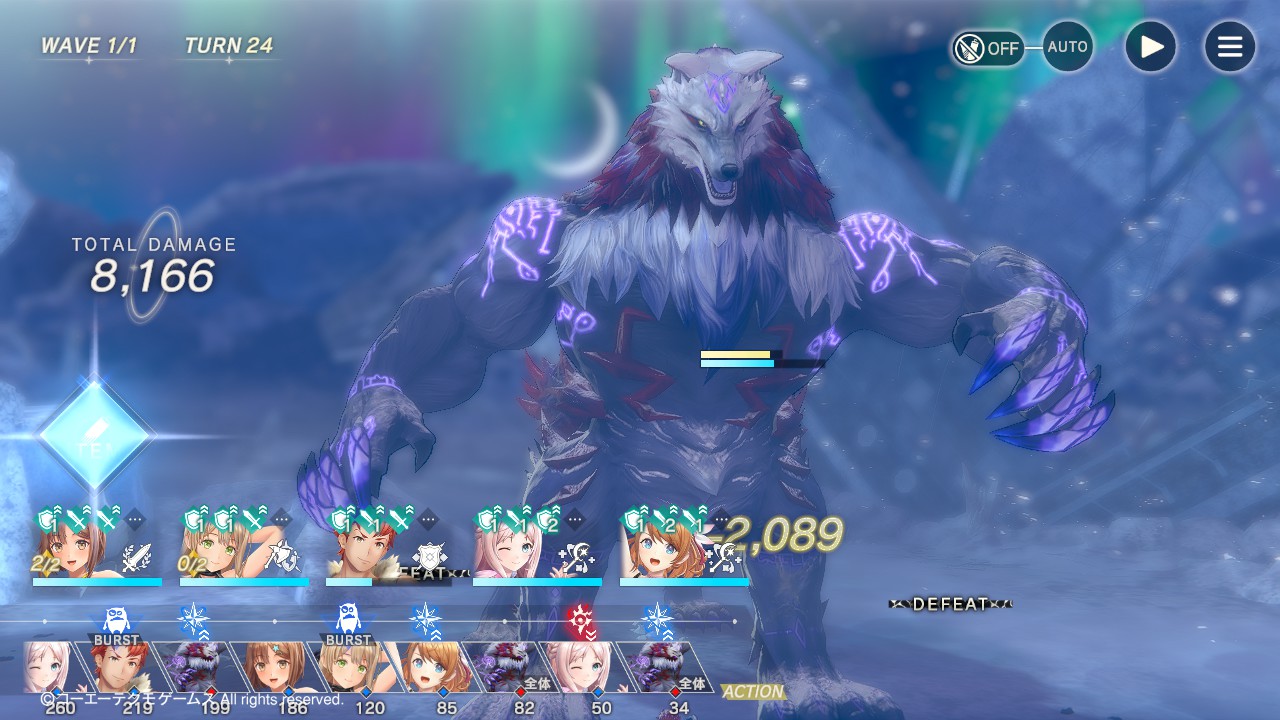The width and height of the screenshot is (1280, 720).
Task: Toggle the OFF switch beside AUTO
Action: pyautogui.click(x=987, y=47)
